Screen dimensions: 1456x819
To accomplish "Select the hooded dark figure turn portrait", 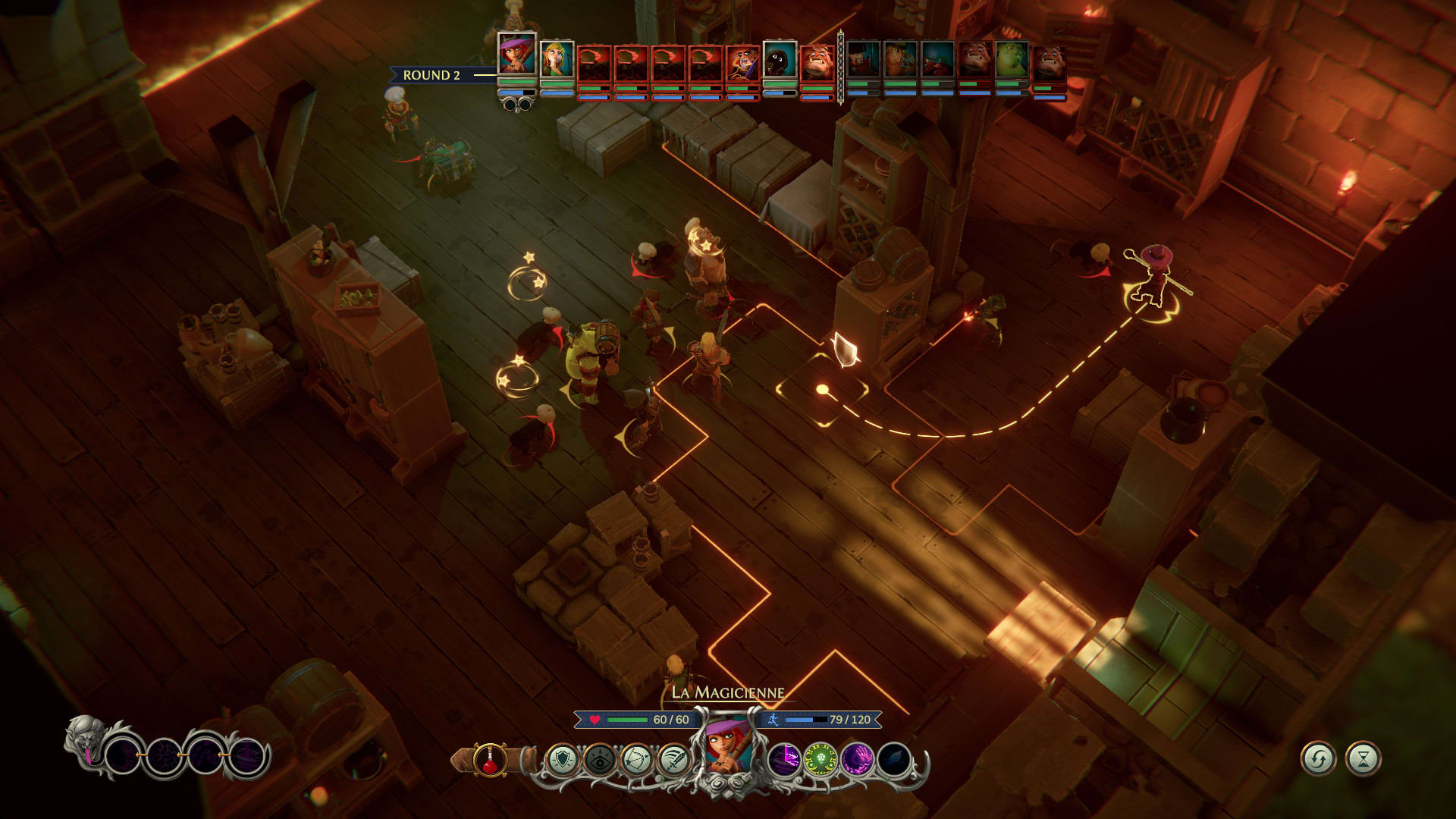I will (x=780, y=59).
